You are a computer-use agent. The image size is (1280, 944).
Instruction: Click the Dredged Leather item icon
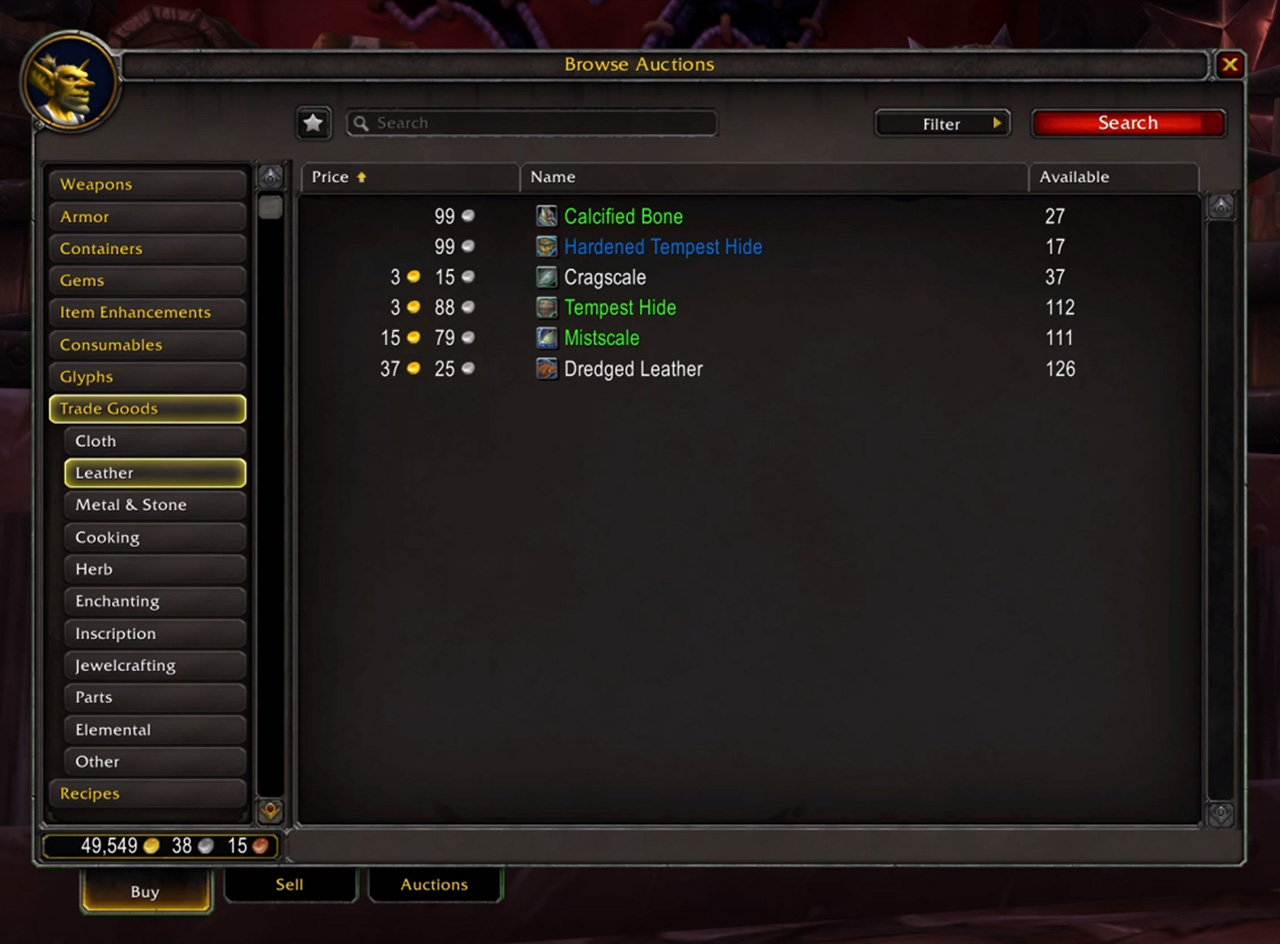tap(546, 368)
